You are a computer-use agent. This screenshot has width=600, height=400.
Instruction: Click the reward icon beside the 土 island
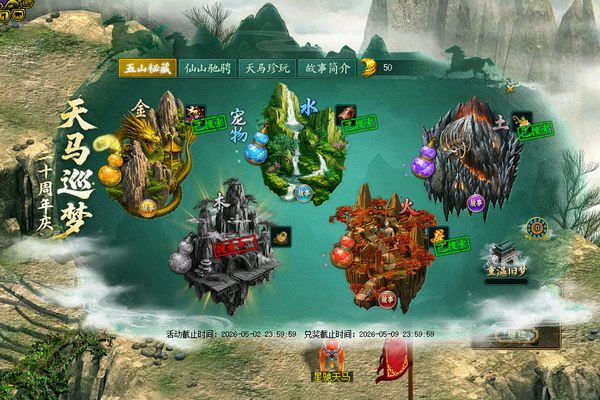pyautogui.click(x=522, y=120)
